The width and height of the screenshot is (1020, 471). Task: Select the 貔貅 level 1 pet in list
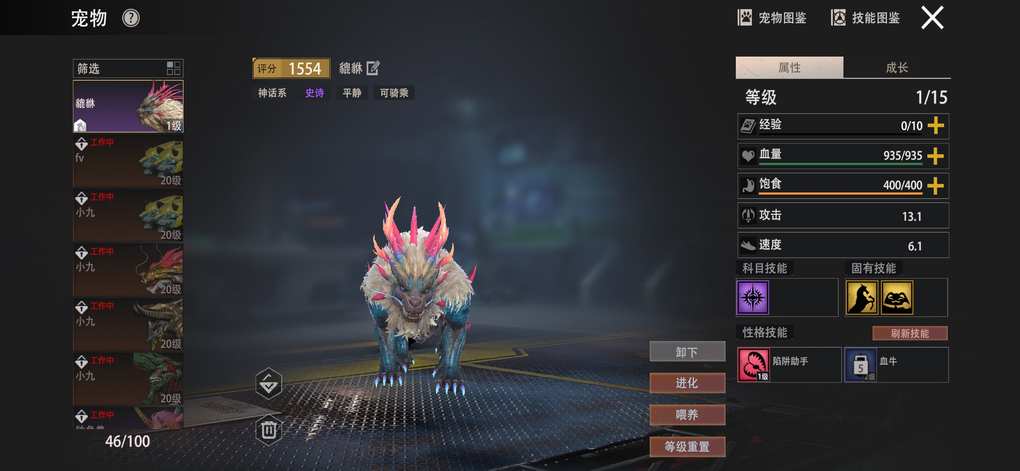tap(127, 106)
